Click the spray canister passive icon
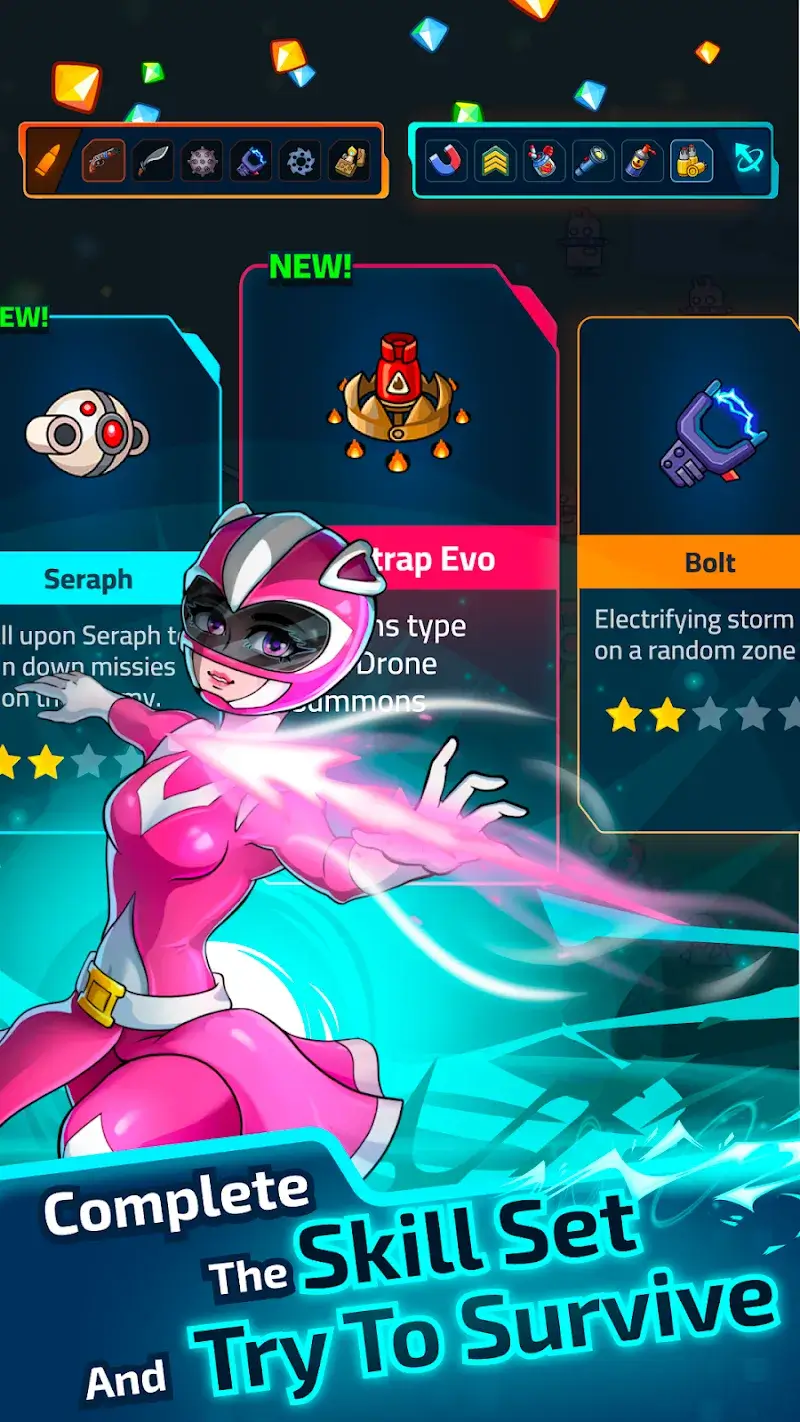 point(642,160)
